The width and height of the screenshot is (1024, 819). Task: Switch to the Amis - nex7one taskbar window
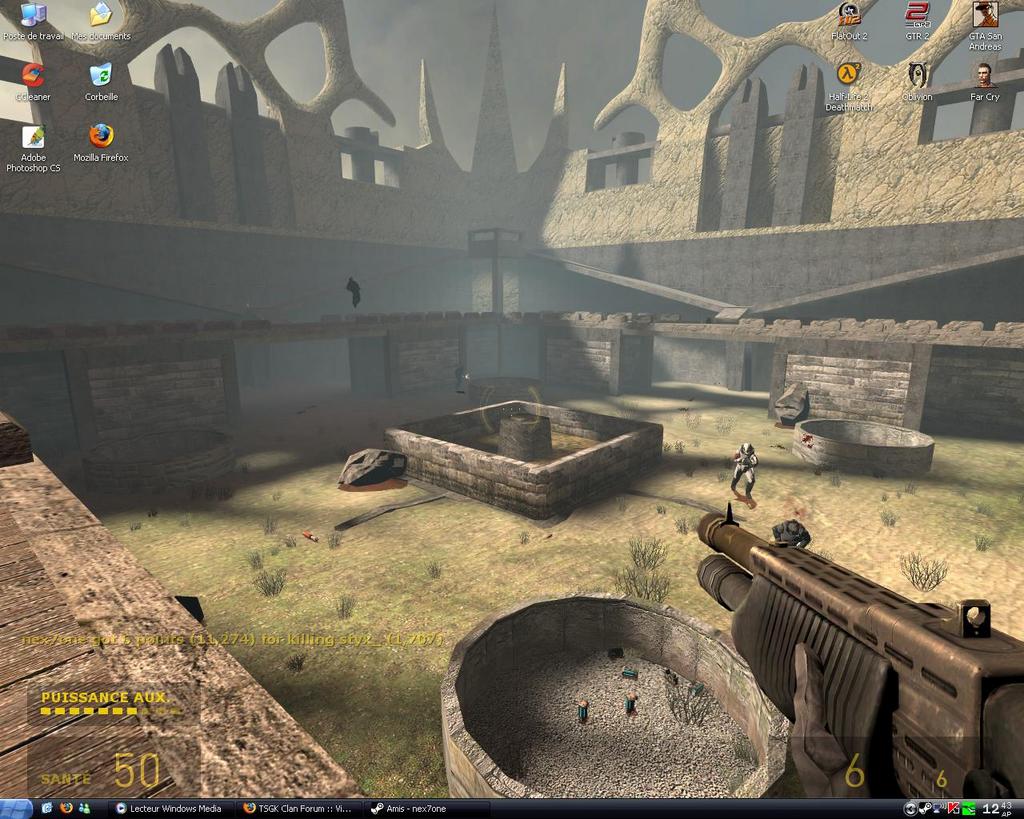click(427, 808)
